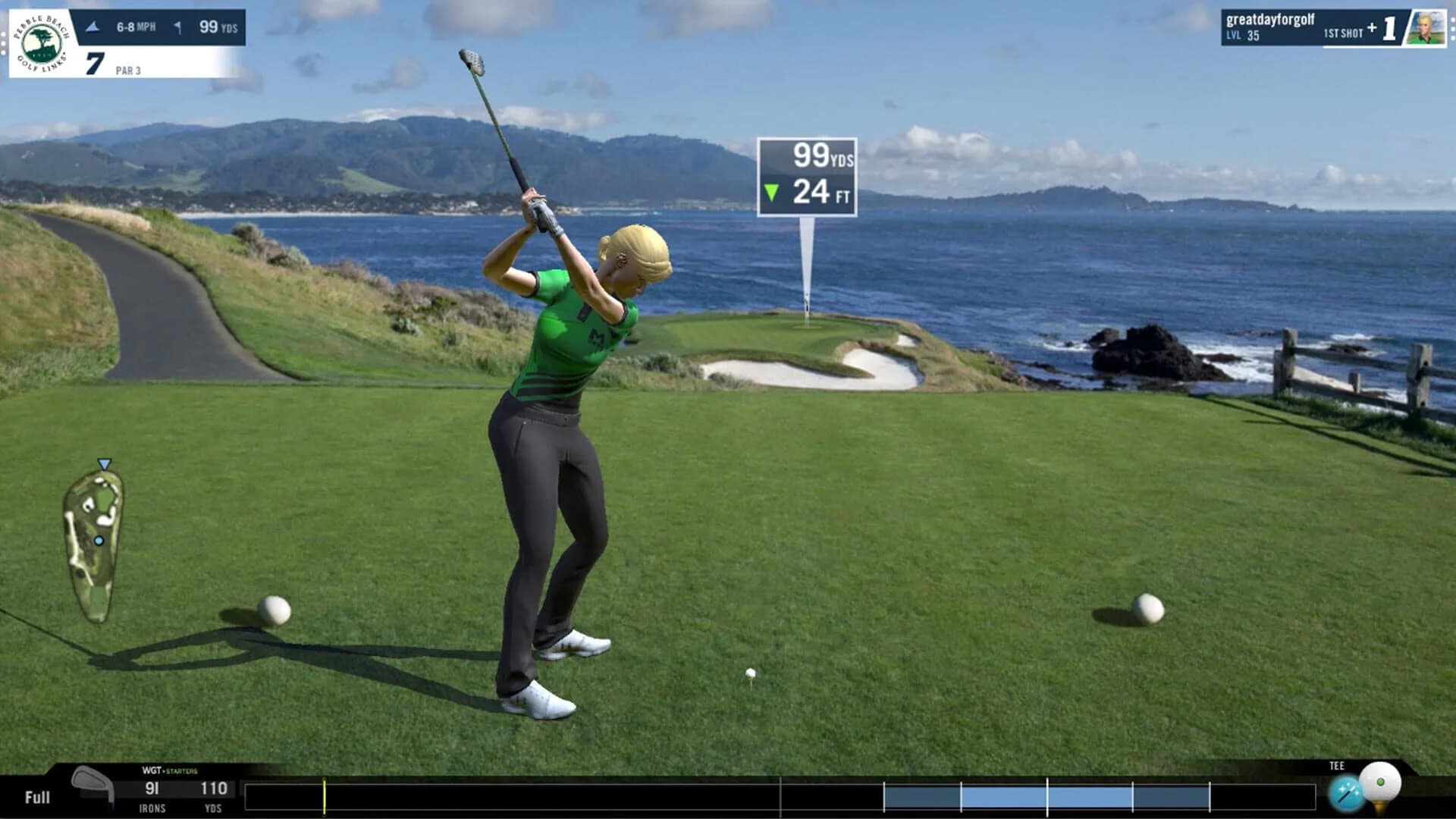Viewport: 1456px width, 819px height.
Task: Click the 99 YDS 24 FT distance board
Action: point(808,174)
